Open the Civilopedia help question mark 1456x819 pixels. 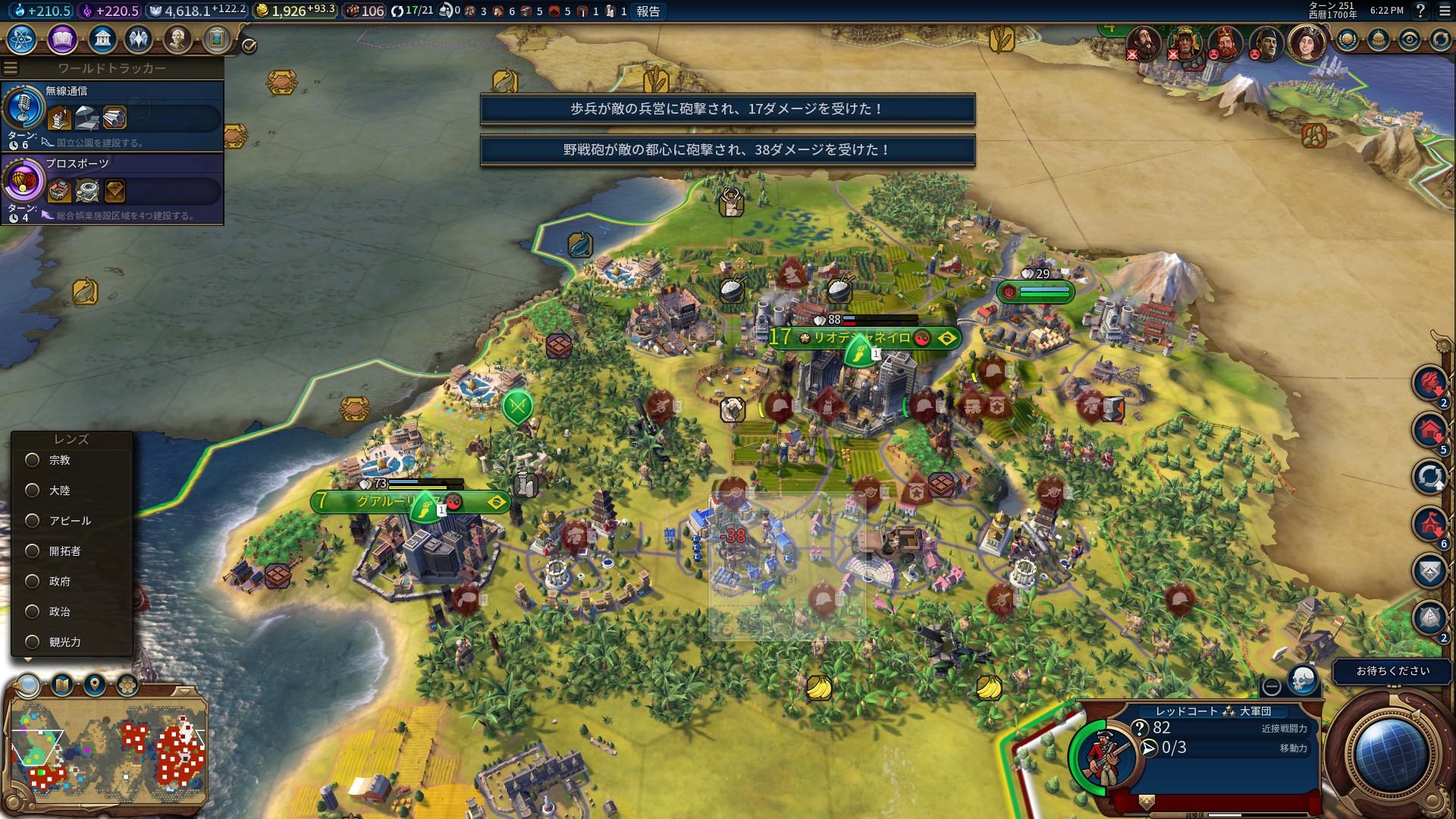(1420, 11)
